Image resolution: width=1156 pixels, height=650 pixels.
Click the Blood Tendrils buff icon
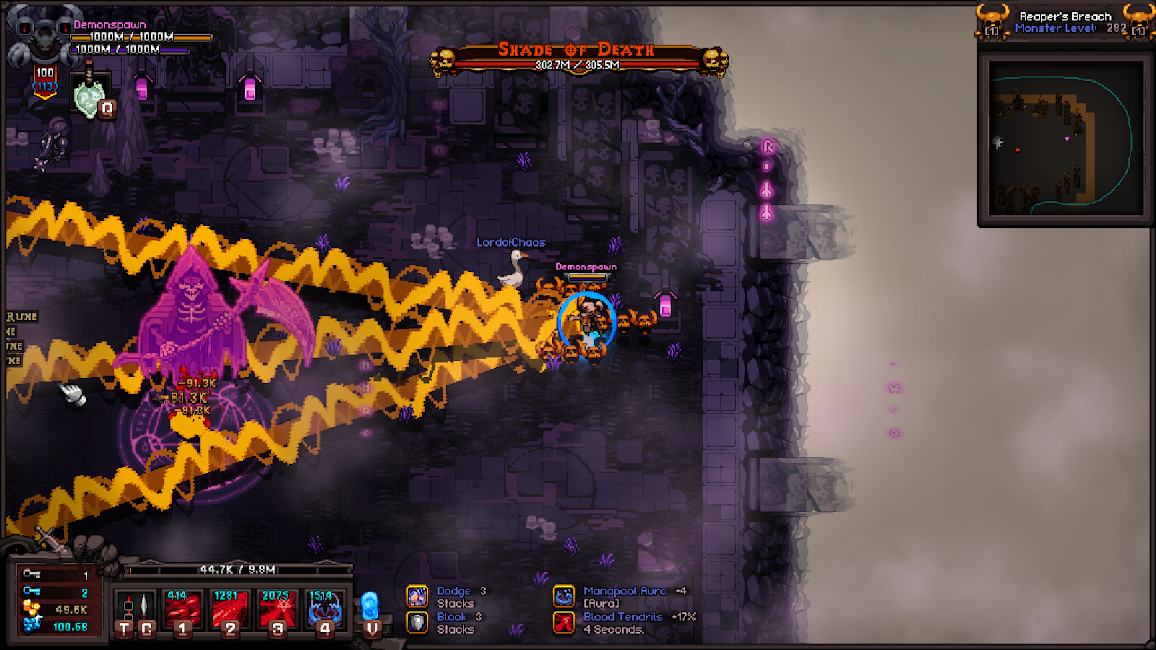point(564,622)
